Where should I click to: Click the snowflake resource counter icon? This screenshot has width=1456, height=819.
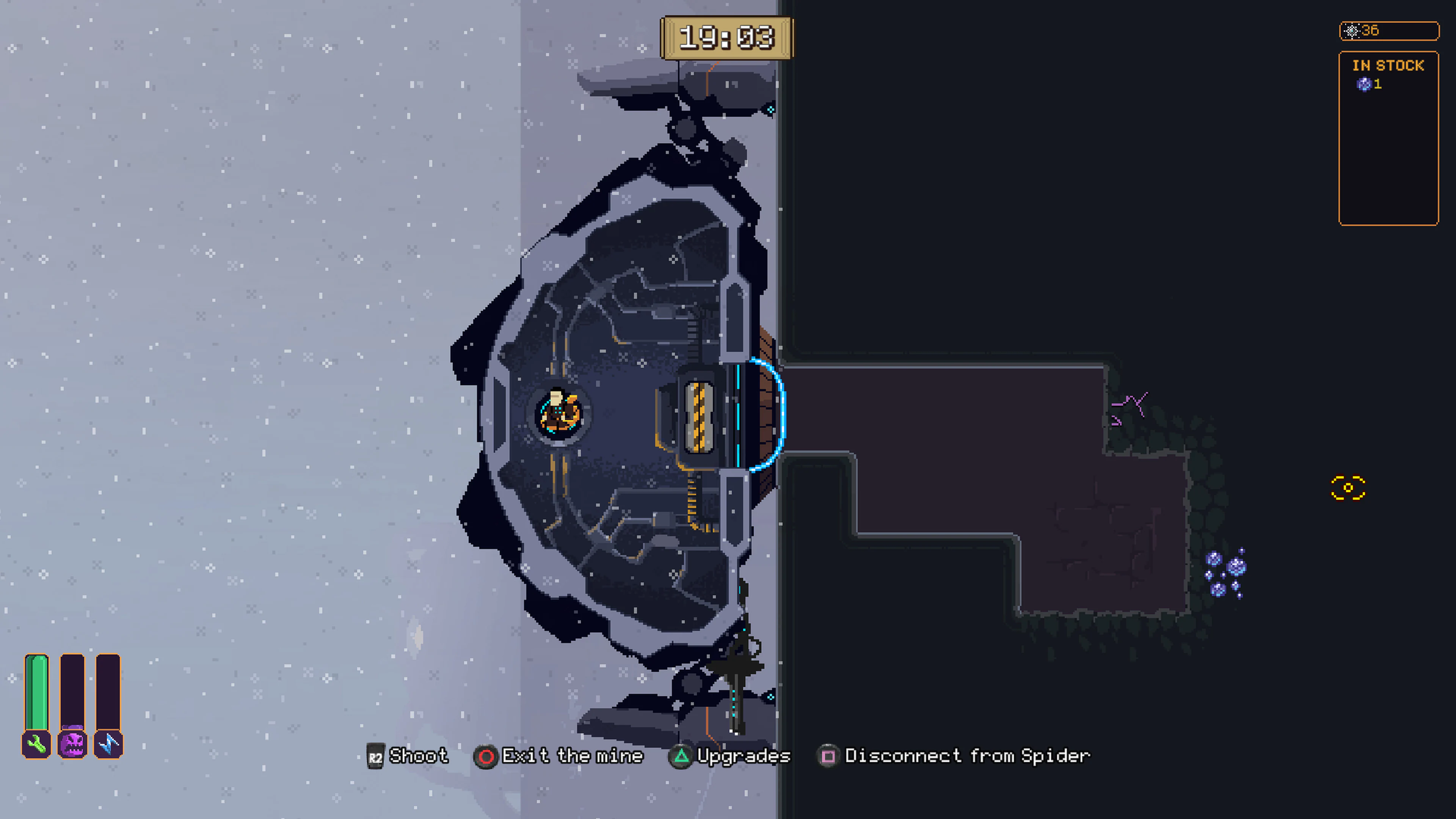click(x=1352, y=31)
